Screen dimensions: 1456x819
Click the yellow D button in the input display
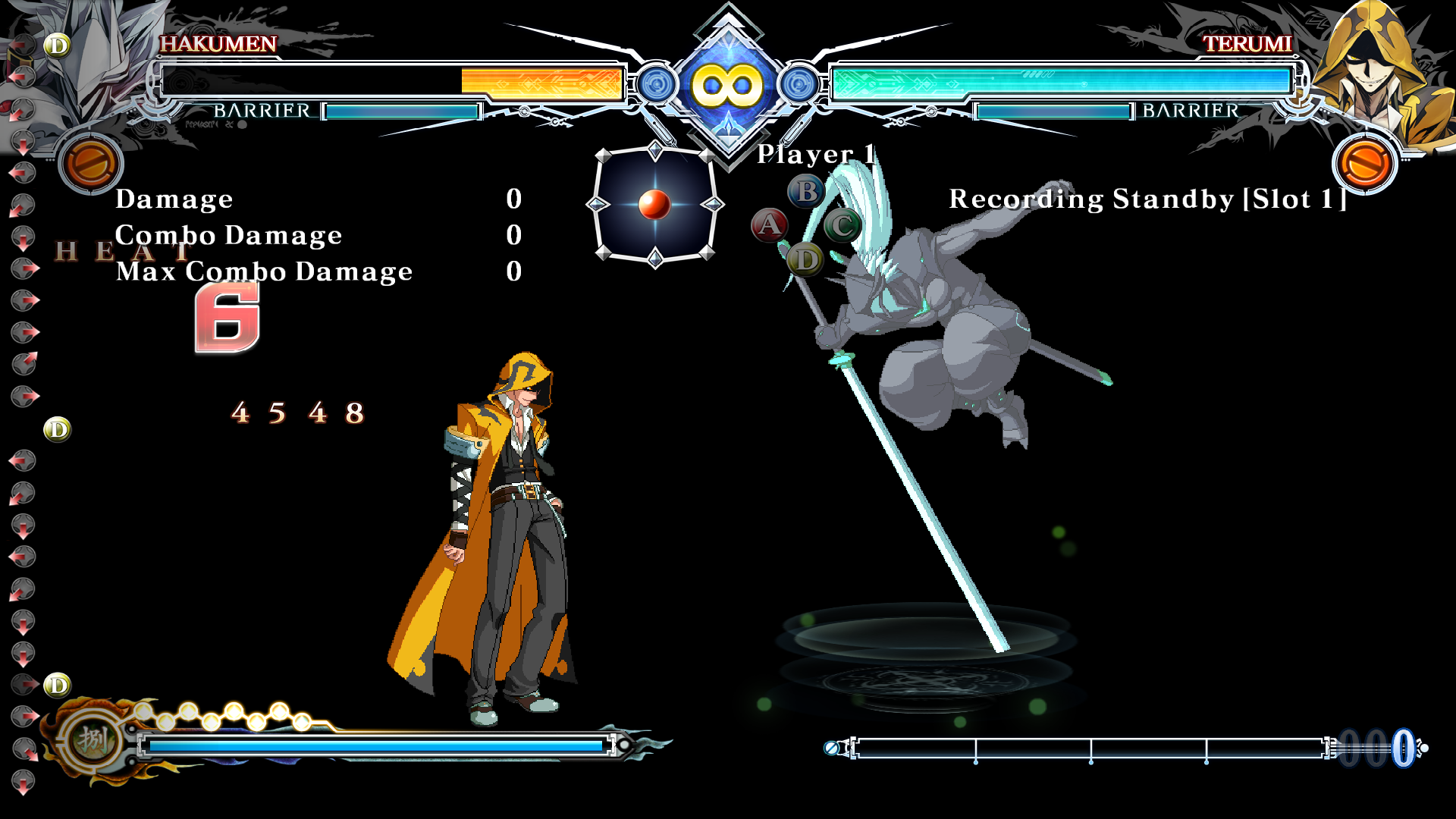coord(805,260)
